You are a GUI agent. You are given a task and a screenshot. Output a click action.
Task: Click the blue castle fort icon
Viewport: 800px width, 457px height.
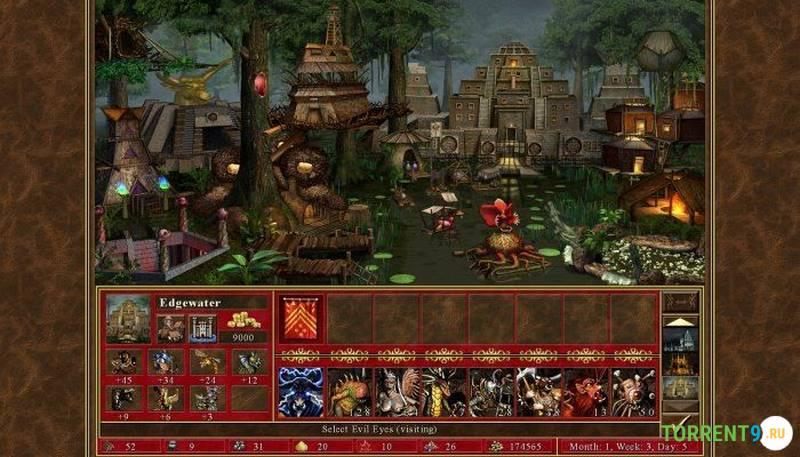coord(203,328)
